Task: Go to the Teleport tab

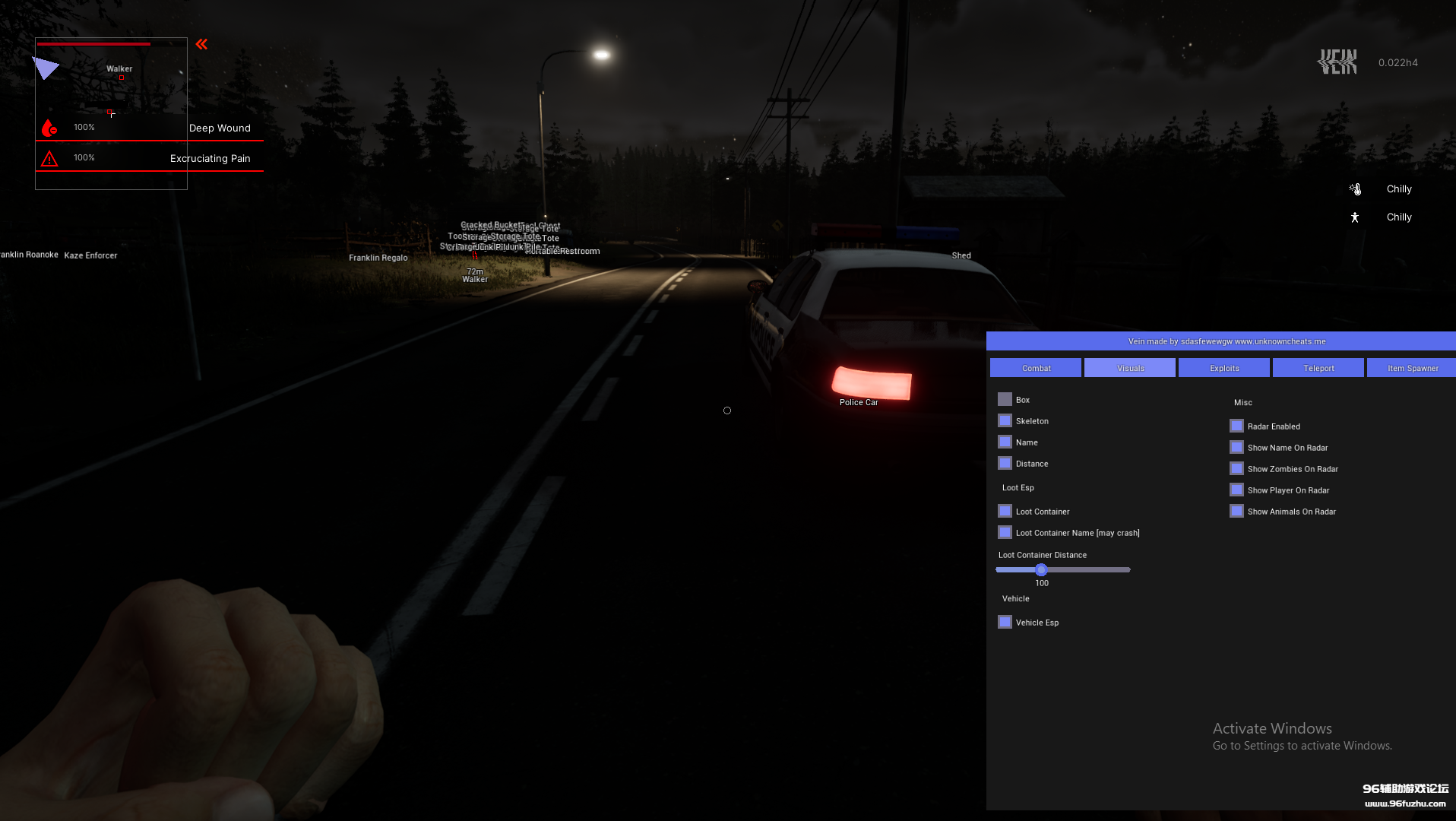Action: pyautogui.click(x=1318, y=368)
